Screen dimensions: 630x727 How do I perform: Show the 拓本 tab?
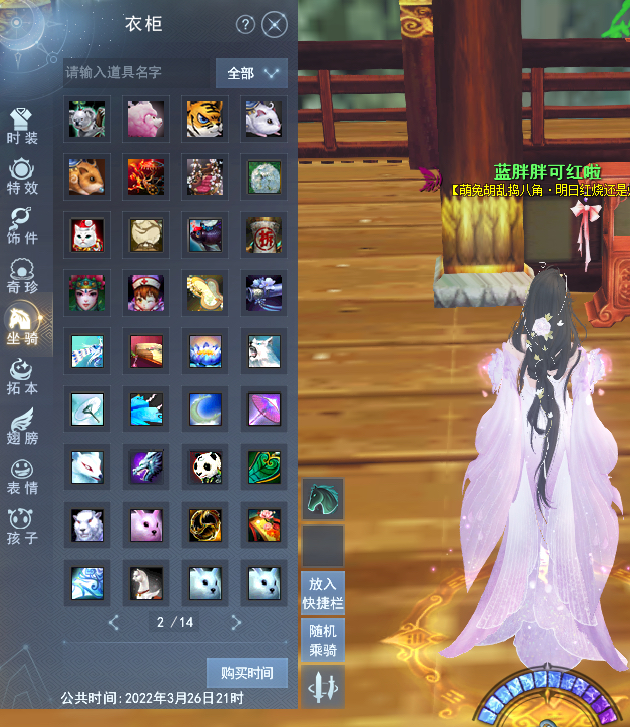pos(22,375)
